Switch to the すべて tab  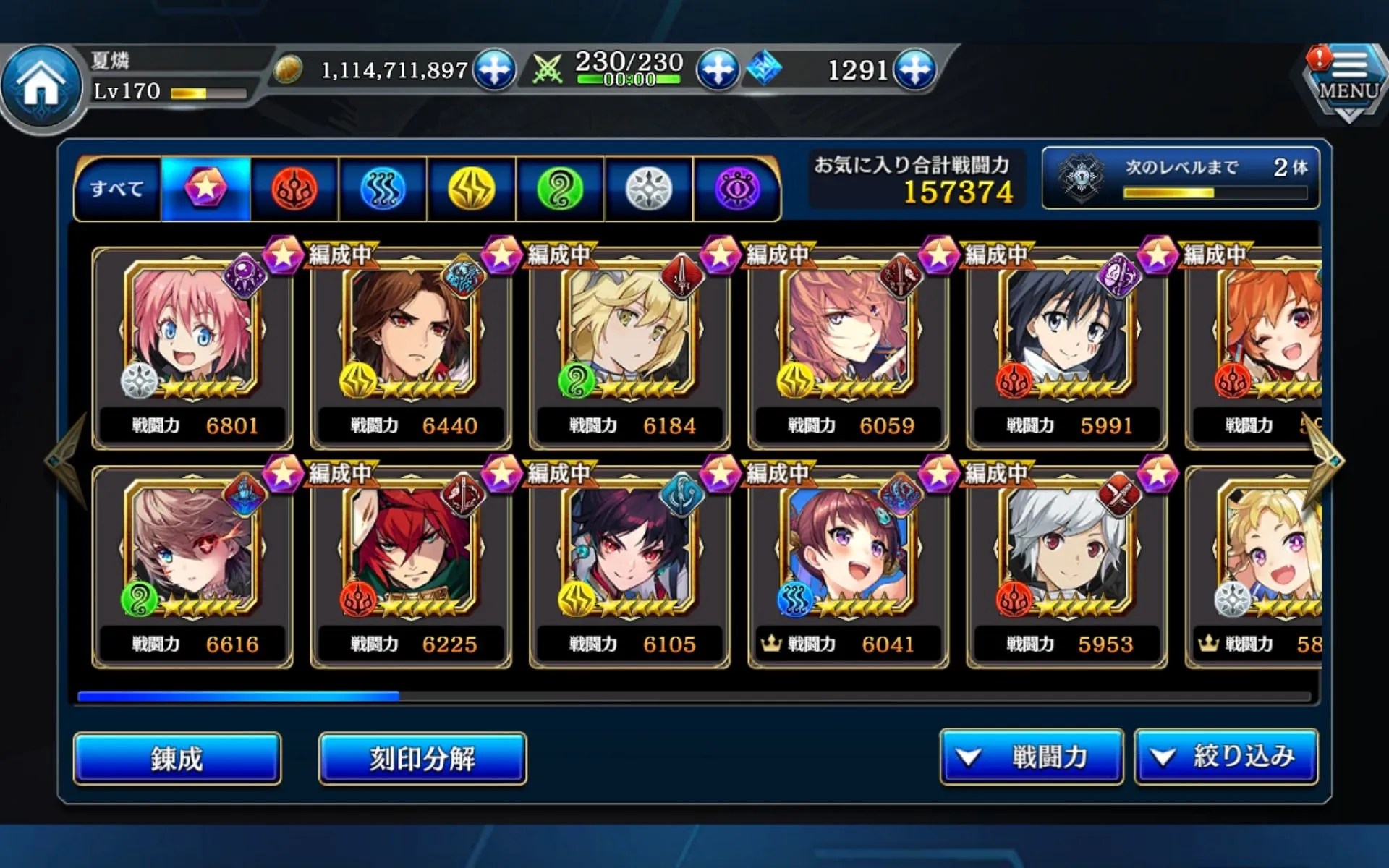pos(117,189)
